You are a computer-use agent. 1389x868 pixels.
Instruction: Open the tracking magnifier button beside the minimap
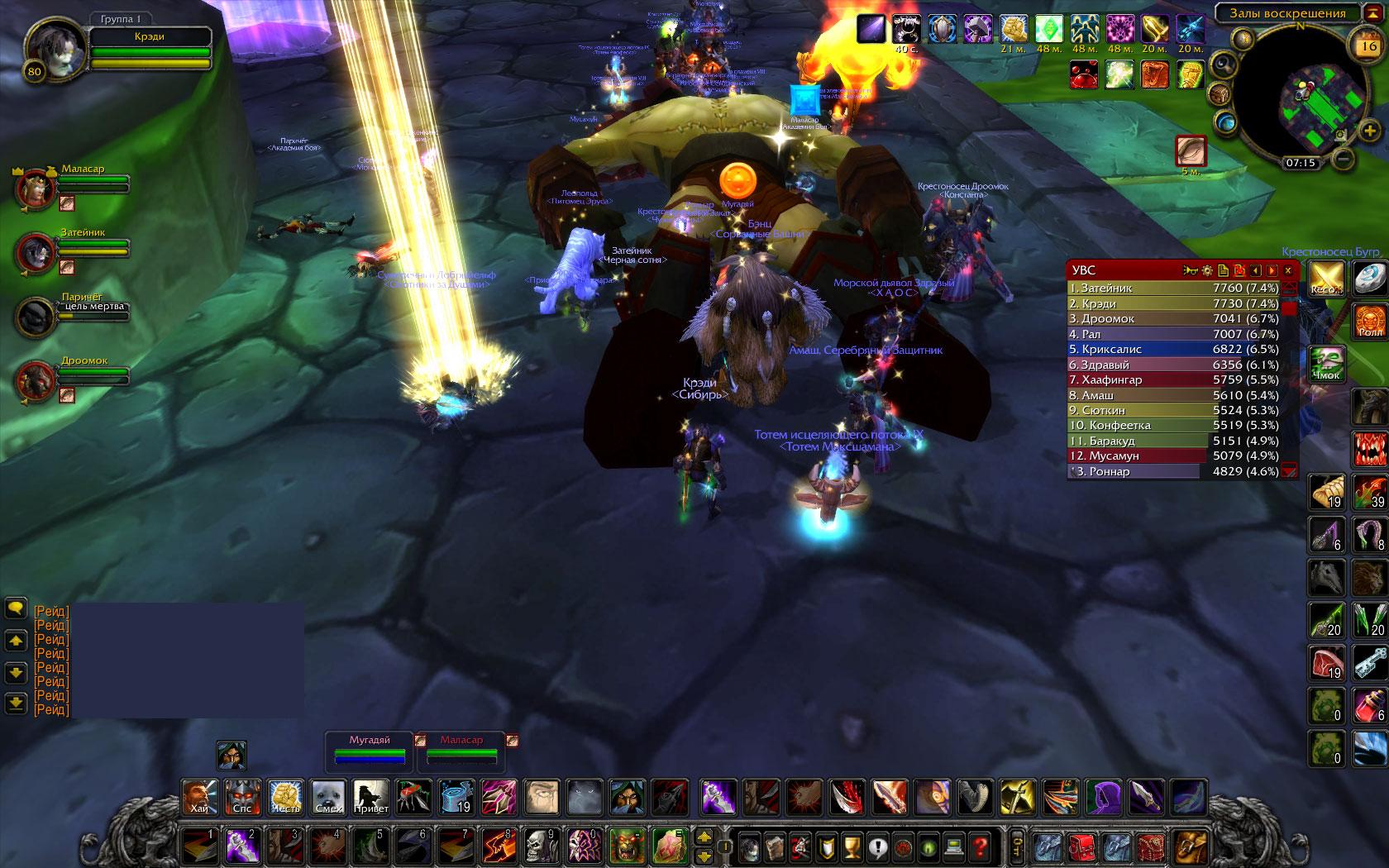click(1222, 64)
